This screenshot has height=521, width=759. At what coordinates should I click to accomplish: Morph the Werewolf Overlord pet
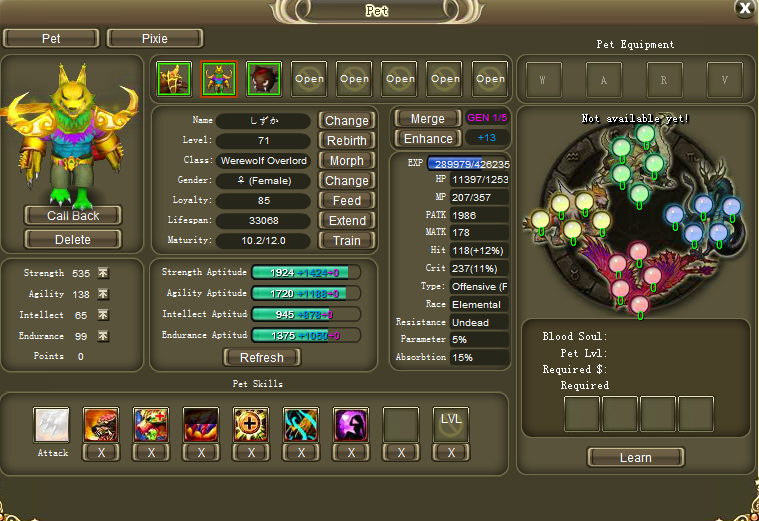click(x=347, y=161)
